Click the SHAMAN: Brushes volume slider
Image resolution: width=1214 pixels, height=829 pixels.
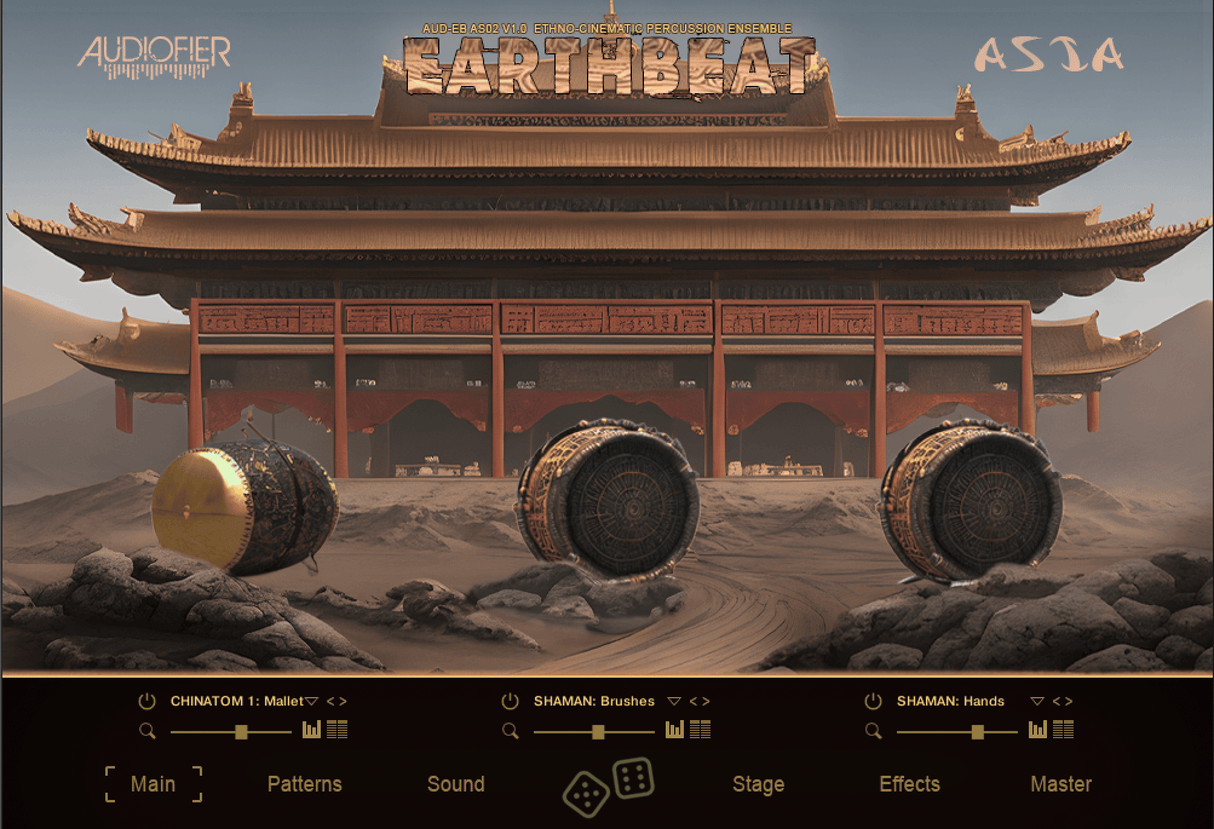click(x=598, y=732)
